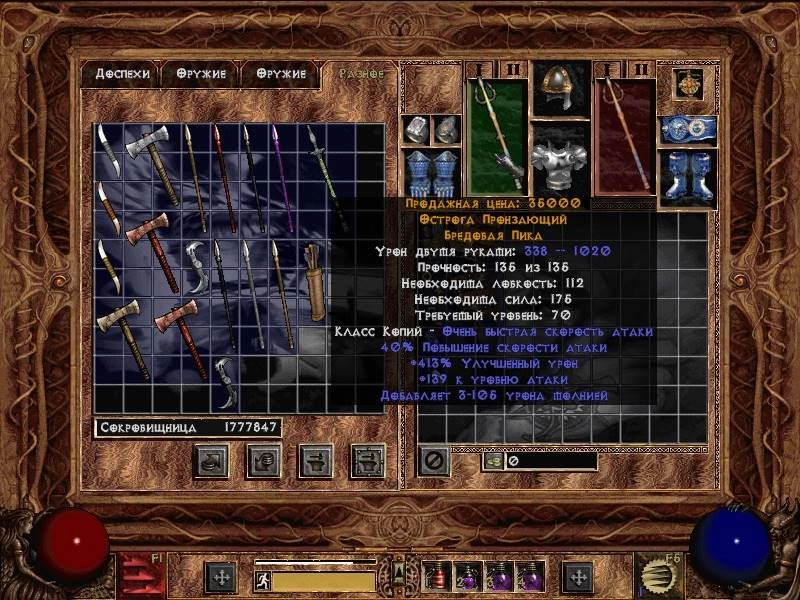Close trade with the cancel button
The height and width of the screenshot is (600, 800).
(432, 461)
